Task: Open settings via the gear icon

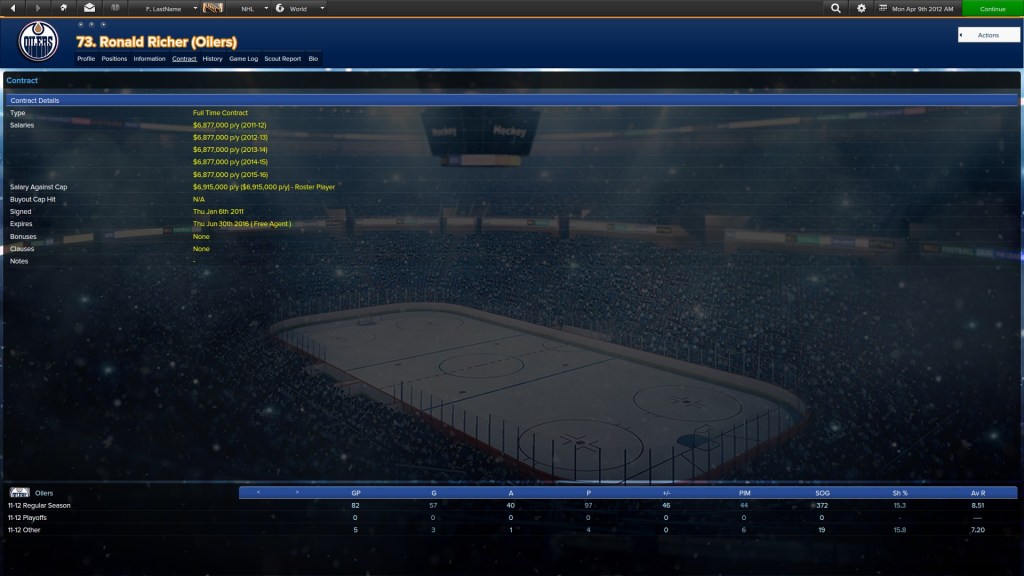Action: [x=862, y=8]
